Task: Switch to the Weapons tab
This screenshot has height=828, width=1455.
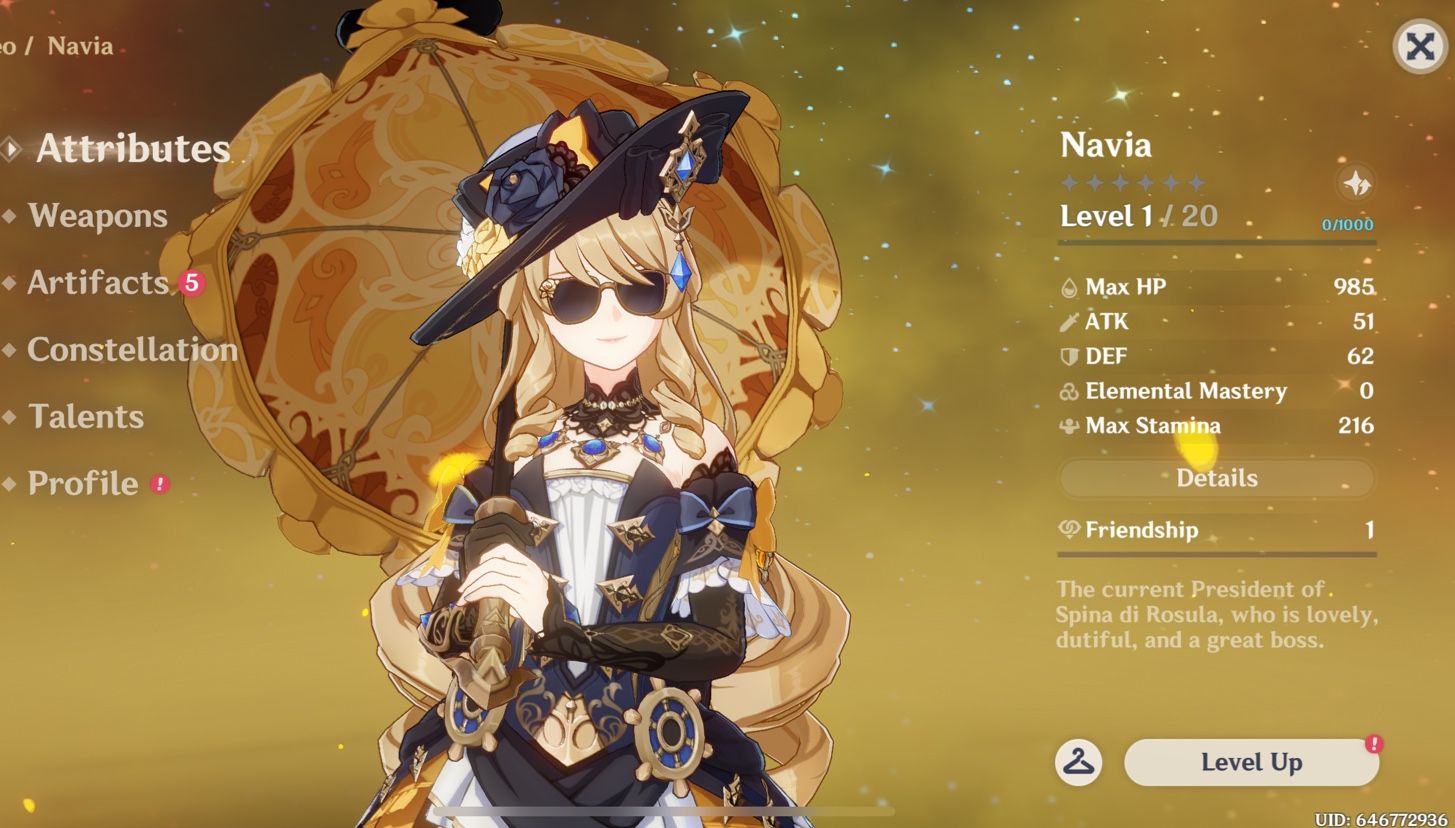Action: point(97,216)
